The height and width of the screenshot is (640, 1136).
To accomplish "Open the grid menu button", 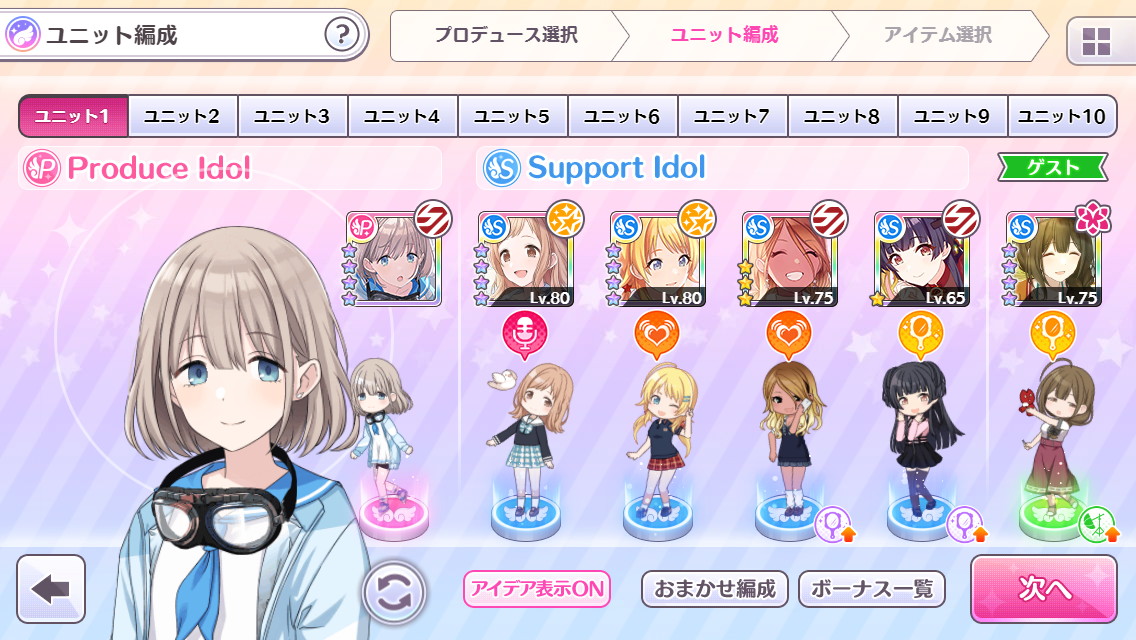I will (x=1096, y=41).
